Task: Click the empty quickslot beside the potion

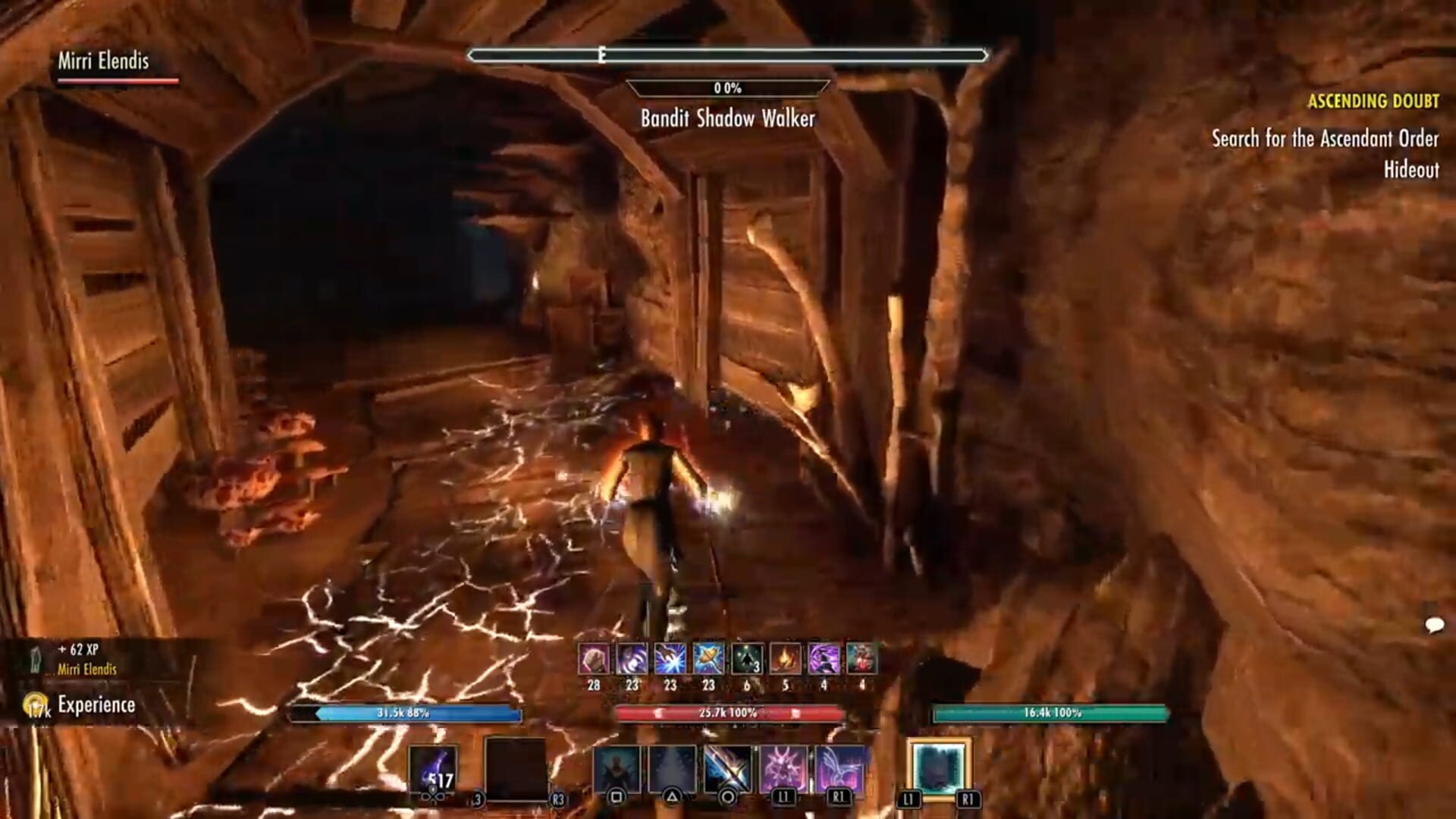Action: point(516,768)
